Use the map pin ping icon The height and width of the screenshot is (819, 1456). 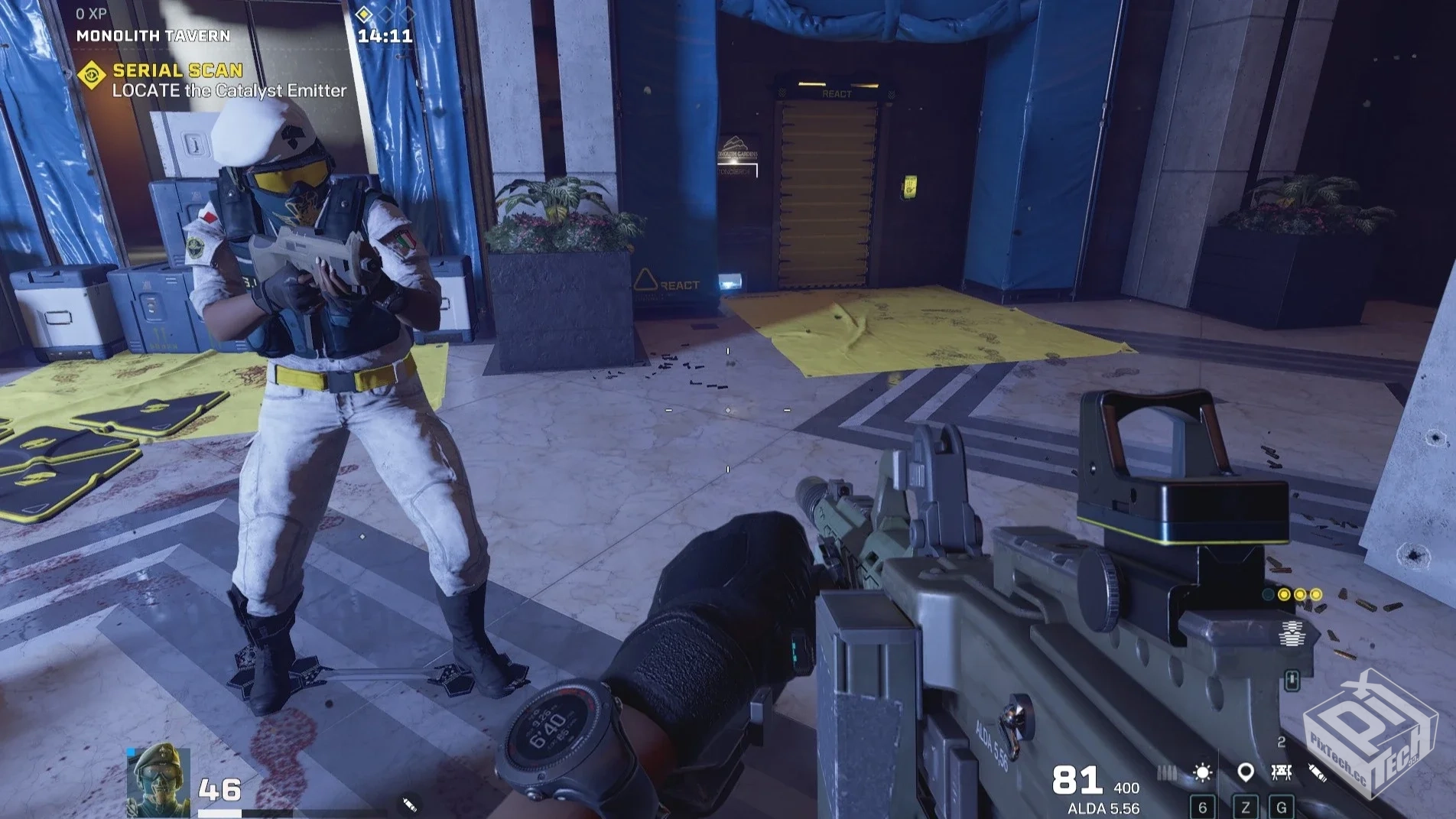pos(1245,773)
